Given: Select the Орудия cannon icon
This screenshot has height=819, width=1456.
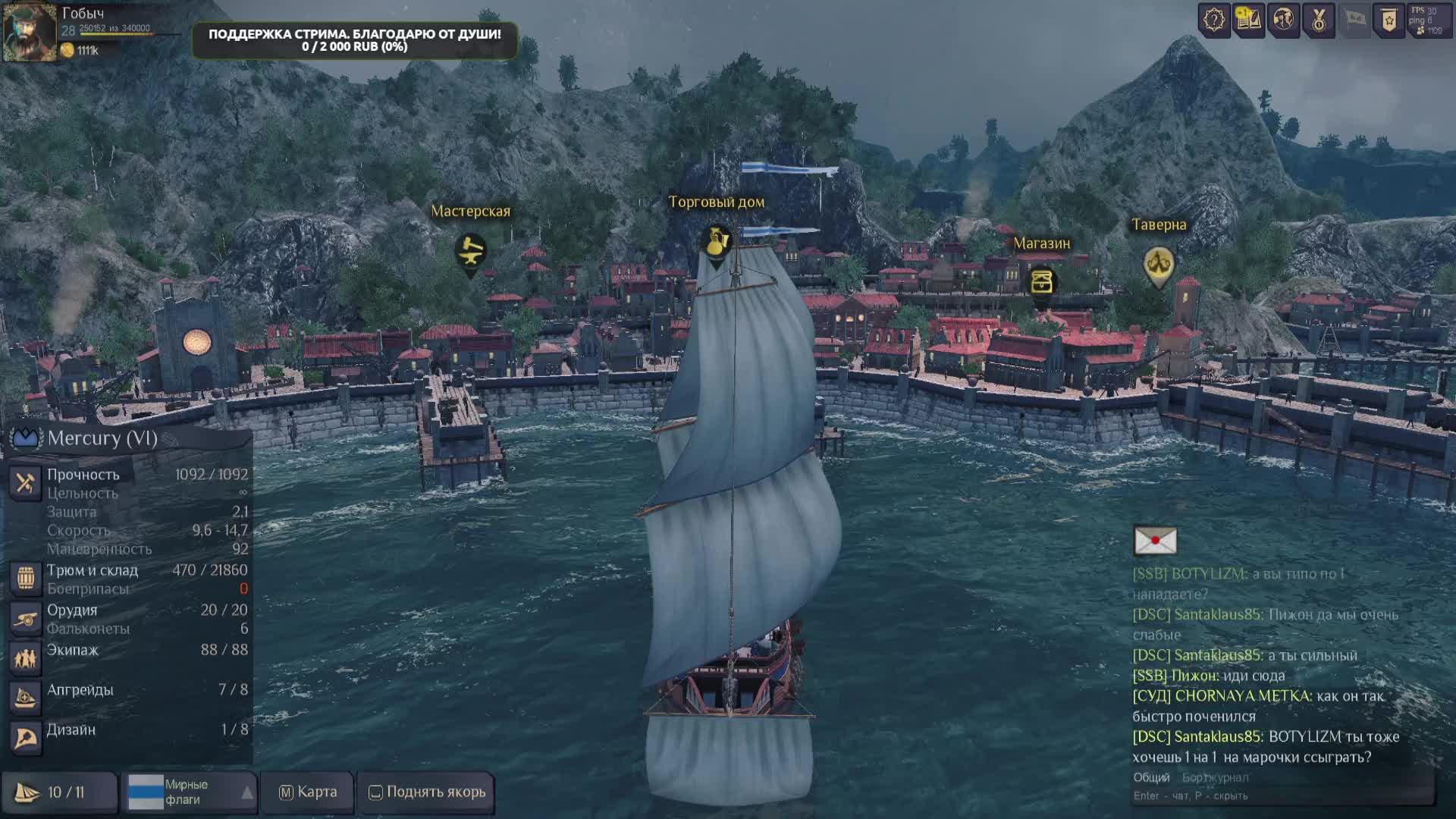Looking at the screenshot, I should (25, 618).
